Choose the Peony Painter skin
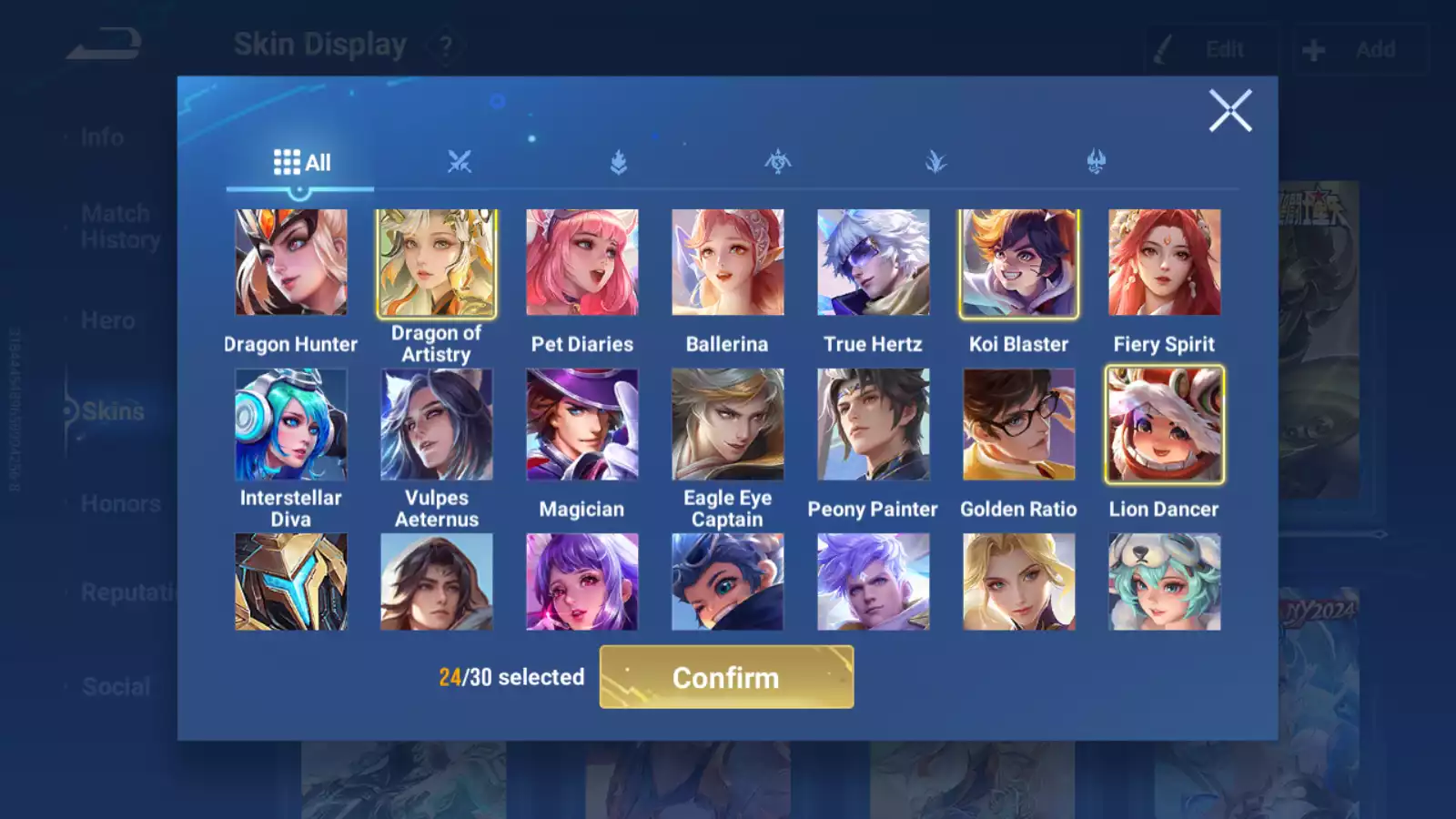This screenshot has height=819, width=1456. (874, 424)
